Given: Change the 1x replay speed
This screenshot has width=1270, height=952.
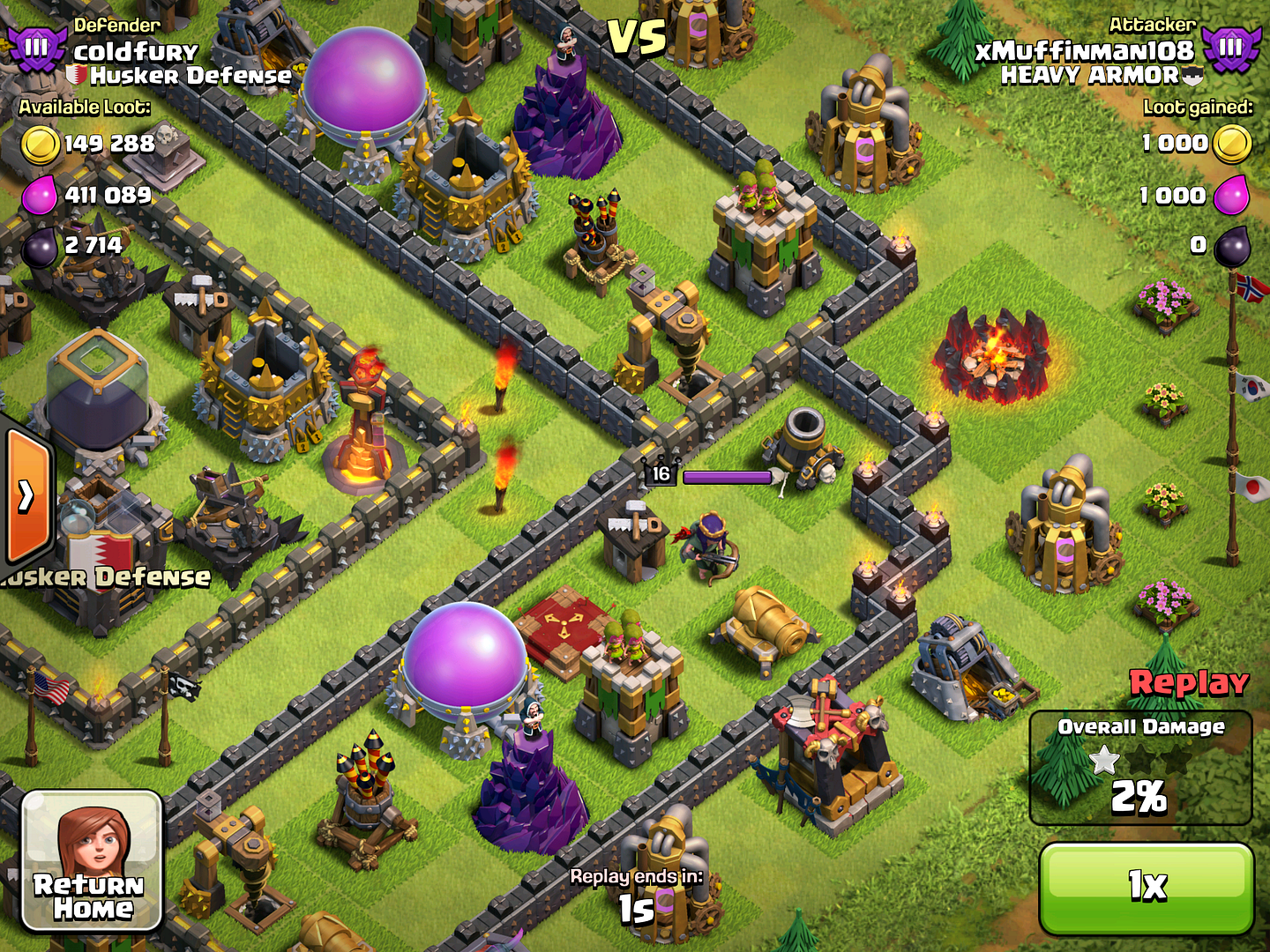Looking at the screenshot, I should click(1147, 888).
